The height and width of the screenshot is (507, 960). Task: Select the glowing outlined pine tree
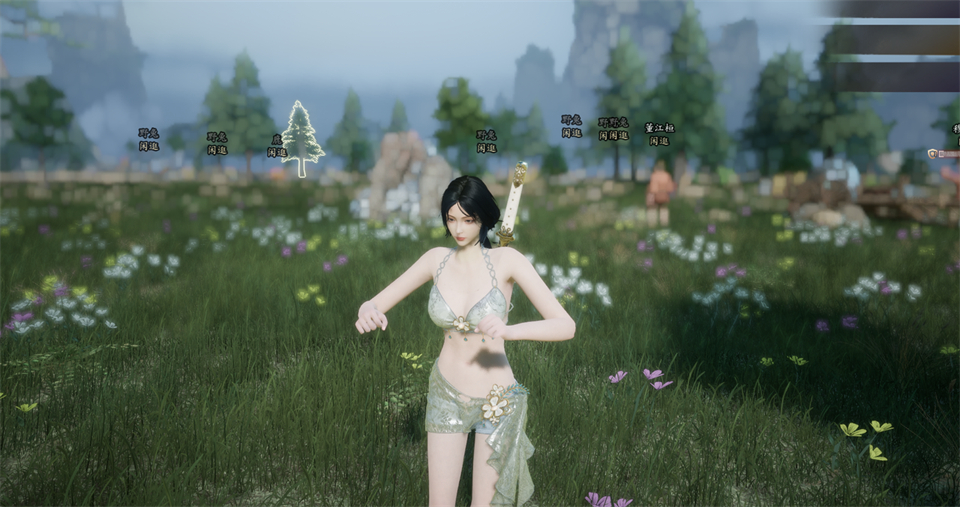pos(302,138)
